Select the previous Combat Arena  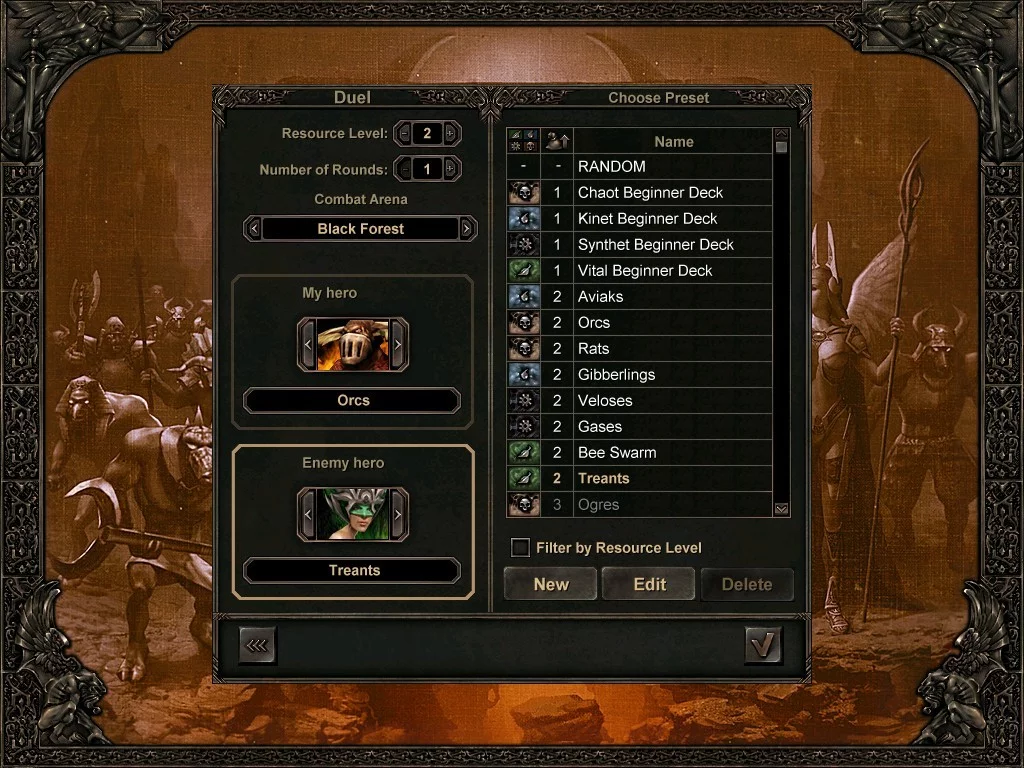click(254, 229)
